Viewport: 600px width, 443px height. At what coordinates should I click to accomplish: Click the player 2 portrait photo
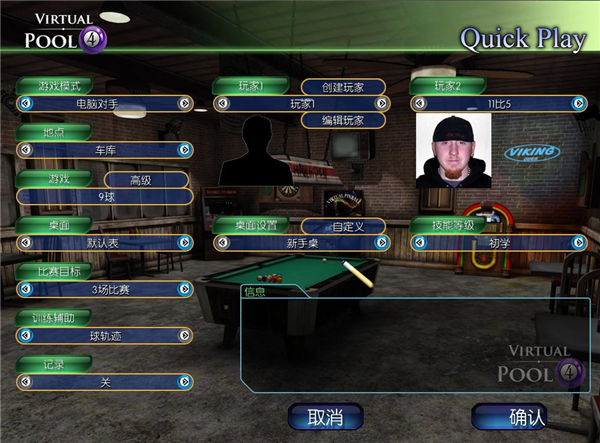(x=454, y=150)
